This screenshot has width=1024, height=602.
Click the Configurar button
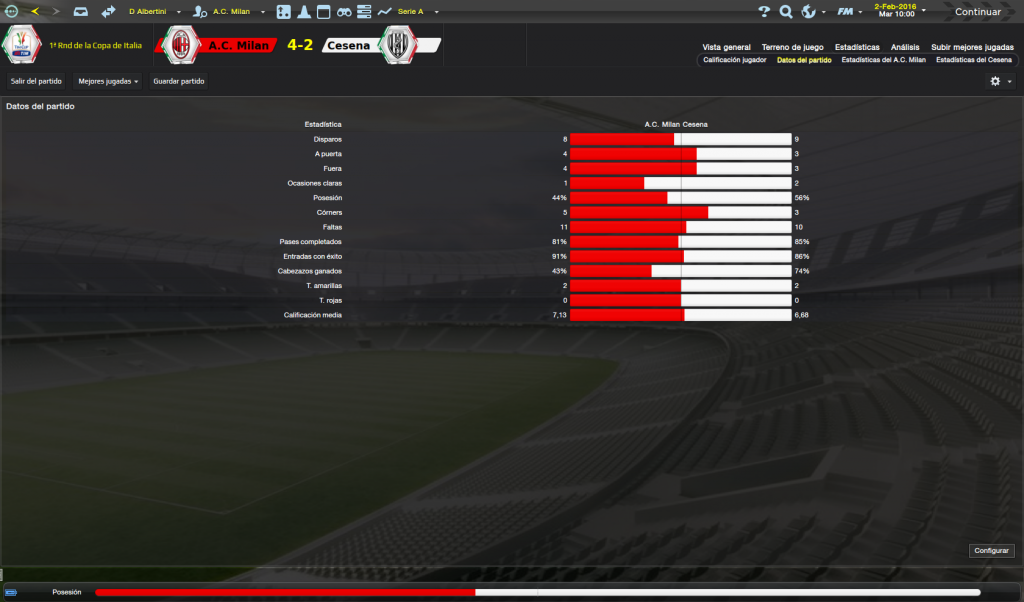tap(991, 551)
